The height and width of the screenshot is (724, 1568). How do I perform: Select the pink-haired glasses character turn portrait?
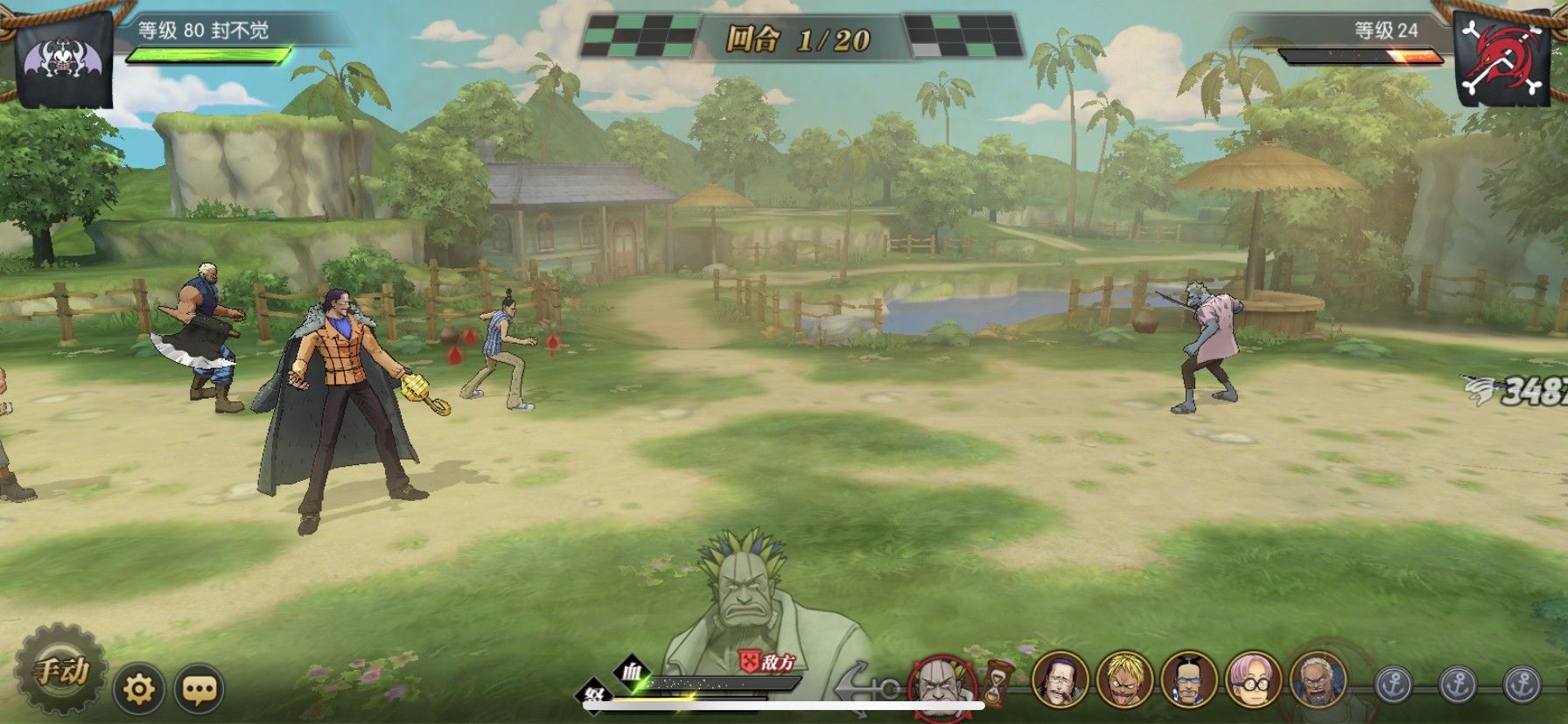(1253, 679)
